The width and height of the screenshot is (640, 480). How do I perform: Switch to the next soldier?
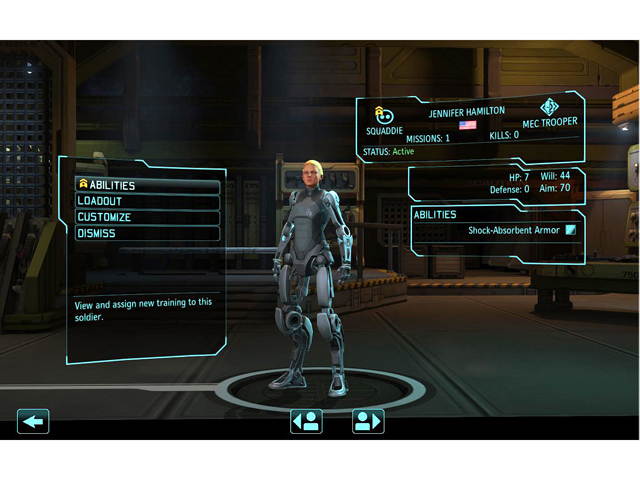368,421
